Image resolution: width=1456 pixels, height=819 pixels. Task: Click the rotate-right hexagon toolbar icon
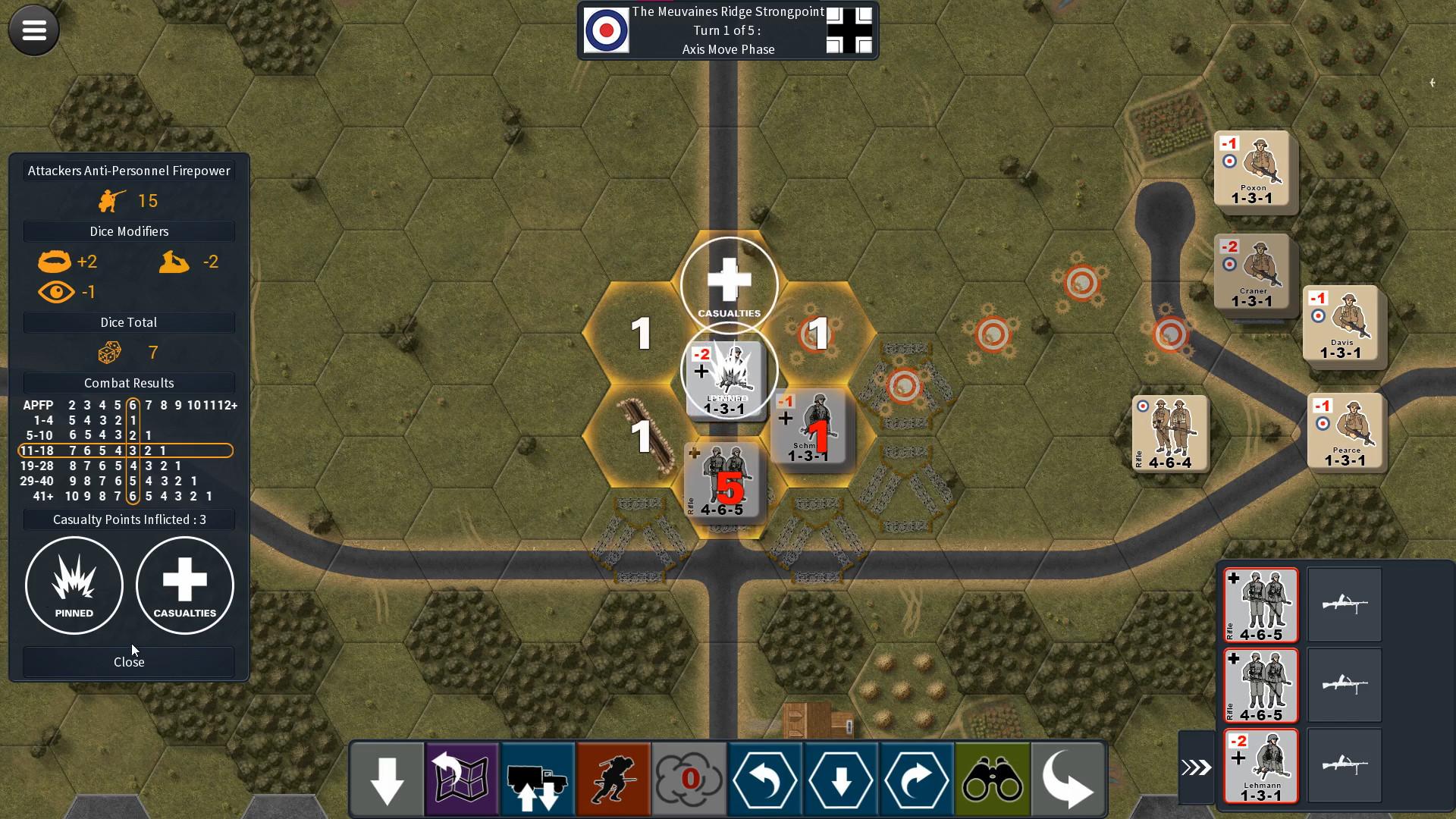(917, 779)
